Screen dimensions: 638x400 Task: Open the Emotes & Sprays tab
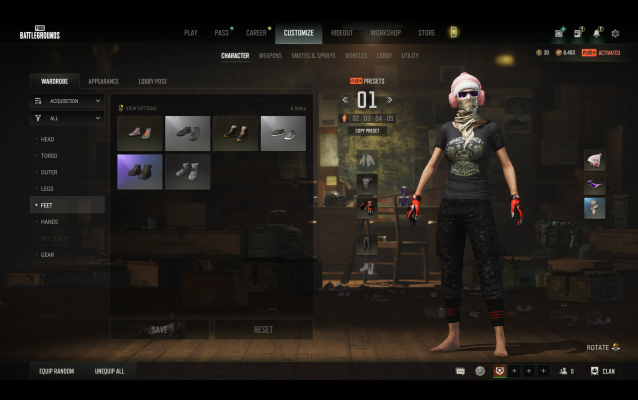pyautogui.click(x=314, y=56)
